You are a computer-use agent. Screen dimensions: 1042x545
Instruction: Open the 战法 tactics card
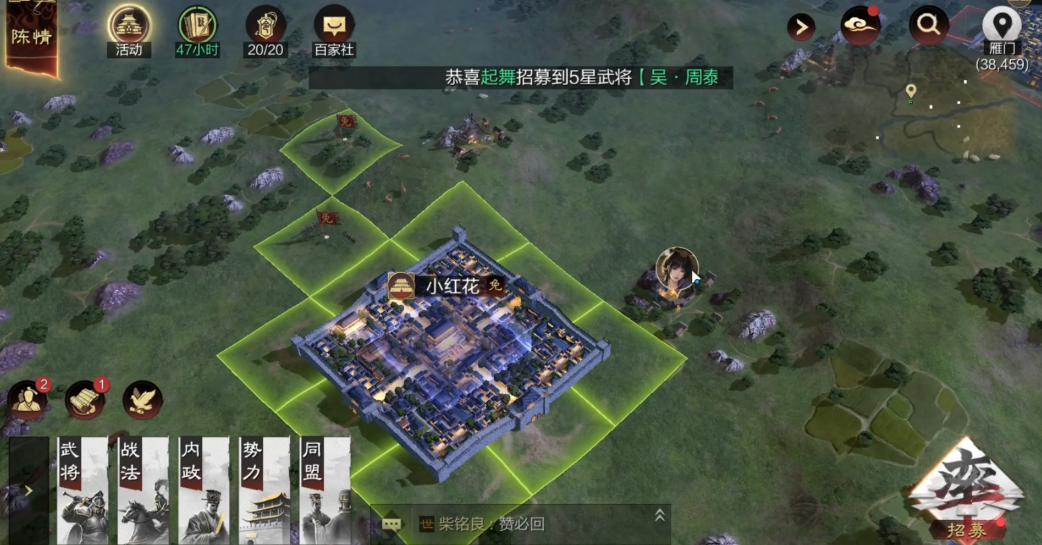click(143, 490)
